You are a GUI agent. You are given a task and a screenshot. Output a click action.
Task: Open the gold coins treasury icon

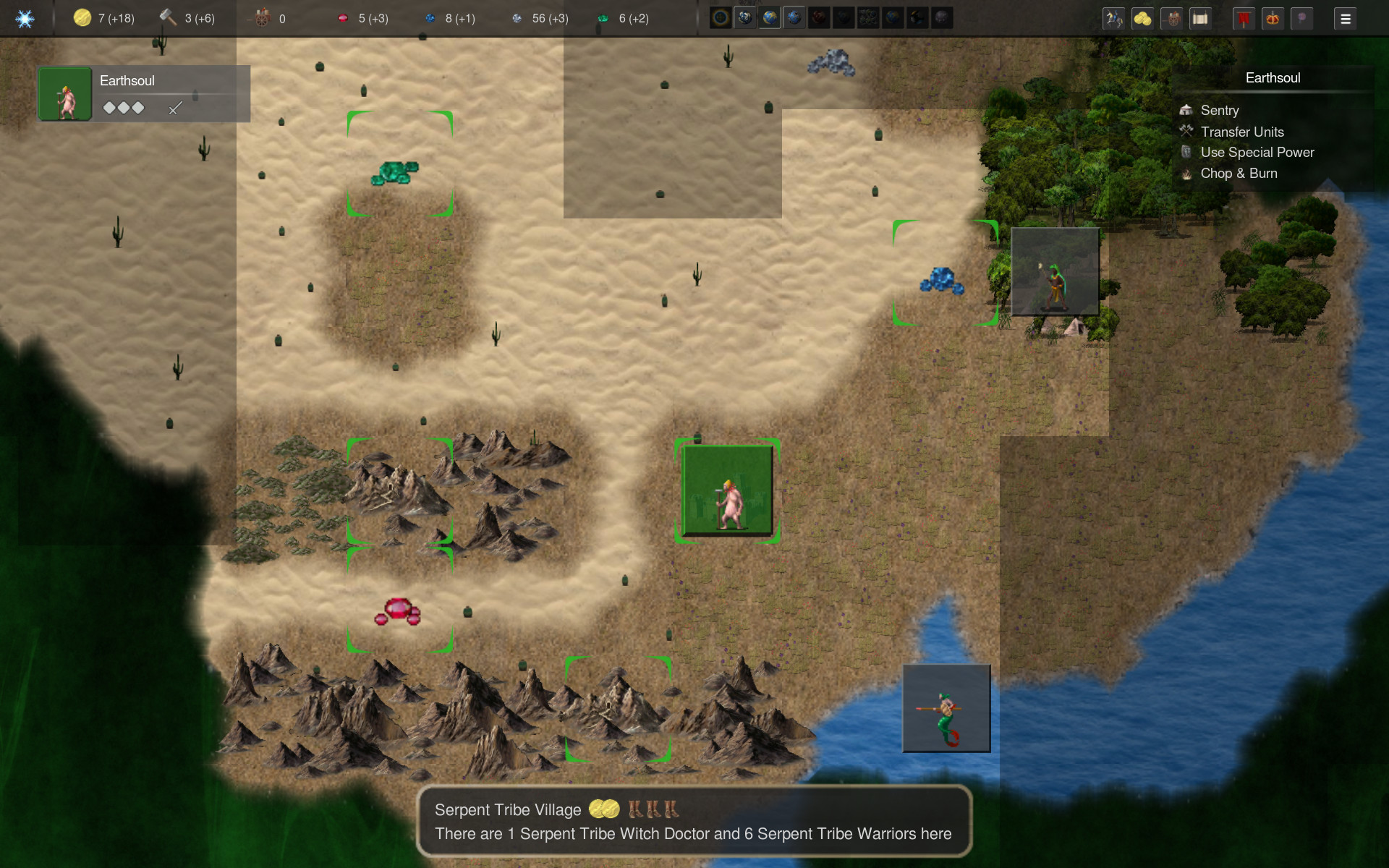(x=1143, y=18)
